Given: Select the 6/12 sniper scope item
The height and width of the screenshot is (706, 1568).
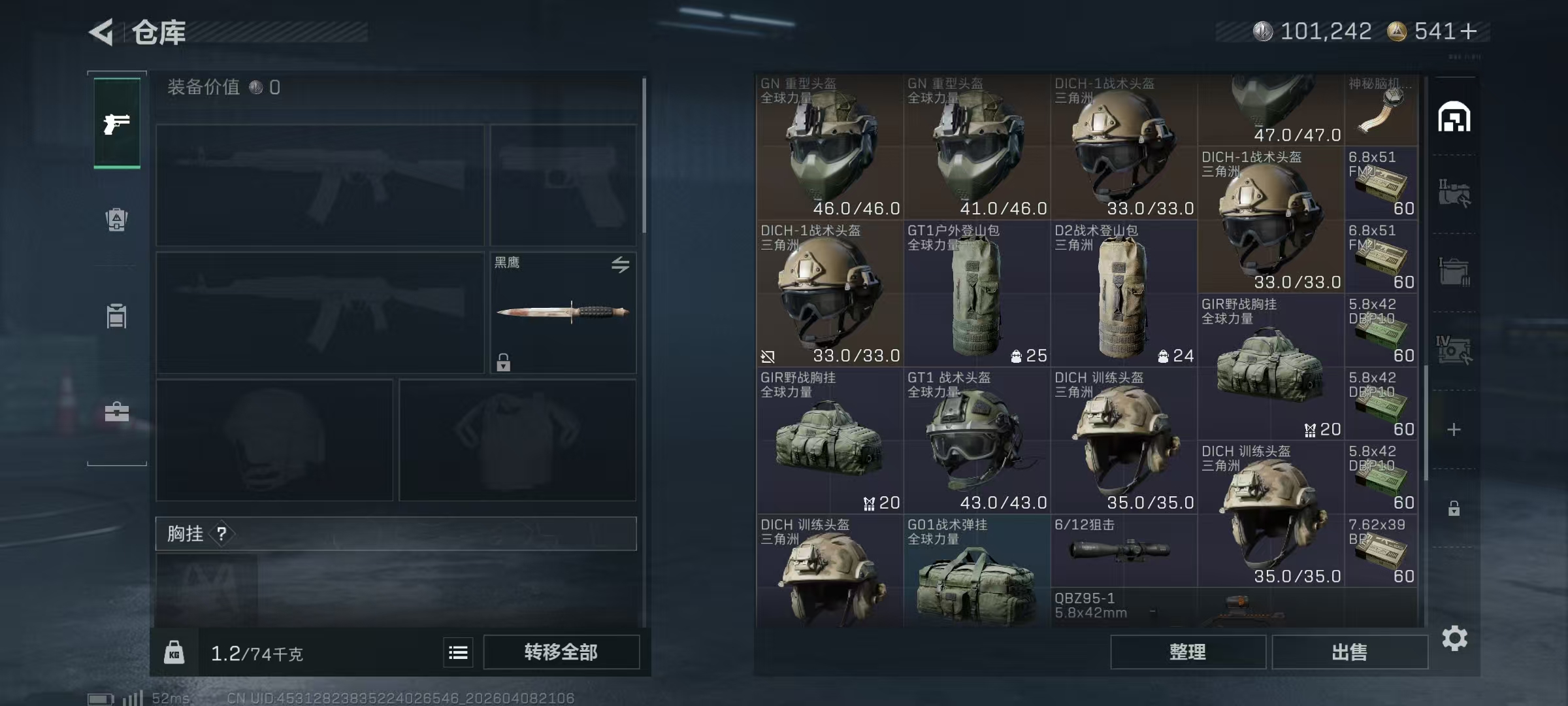Looking at the screenshot, I should click(1124, 550).
